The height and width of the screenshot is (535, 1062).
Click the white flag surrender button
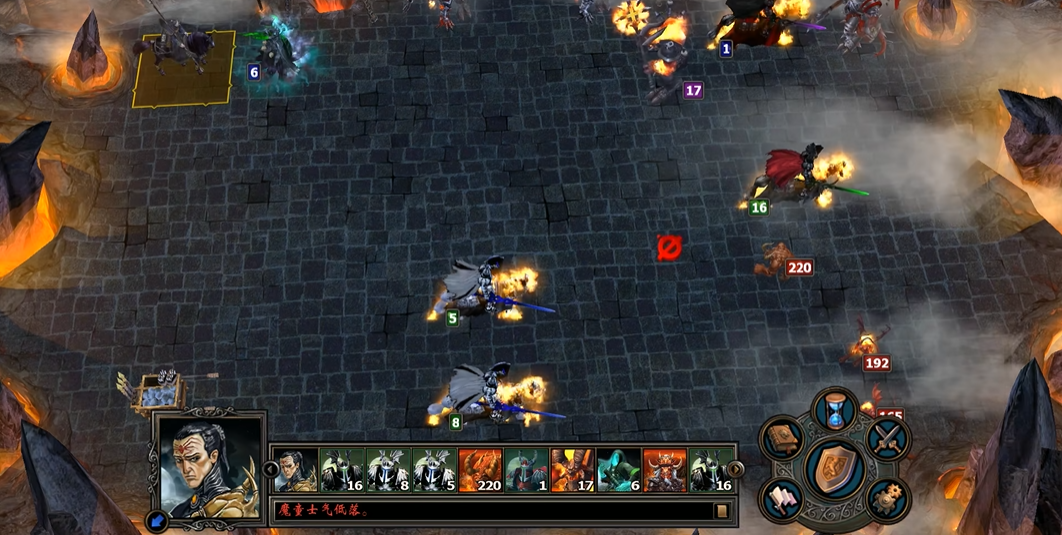782,499
